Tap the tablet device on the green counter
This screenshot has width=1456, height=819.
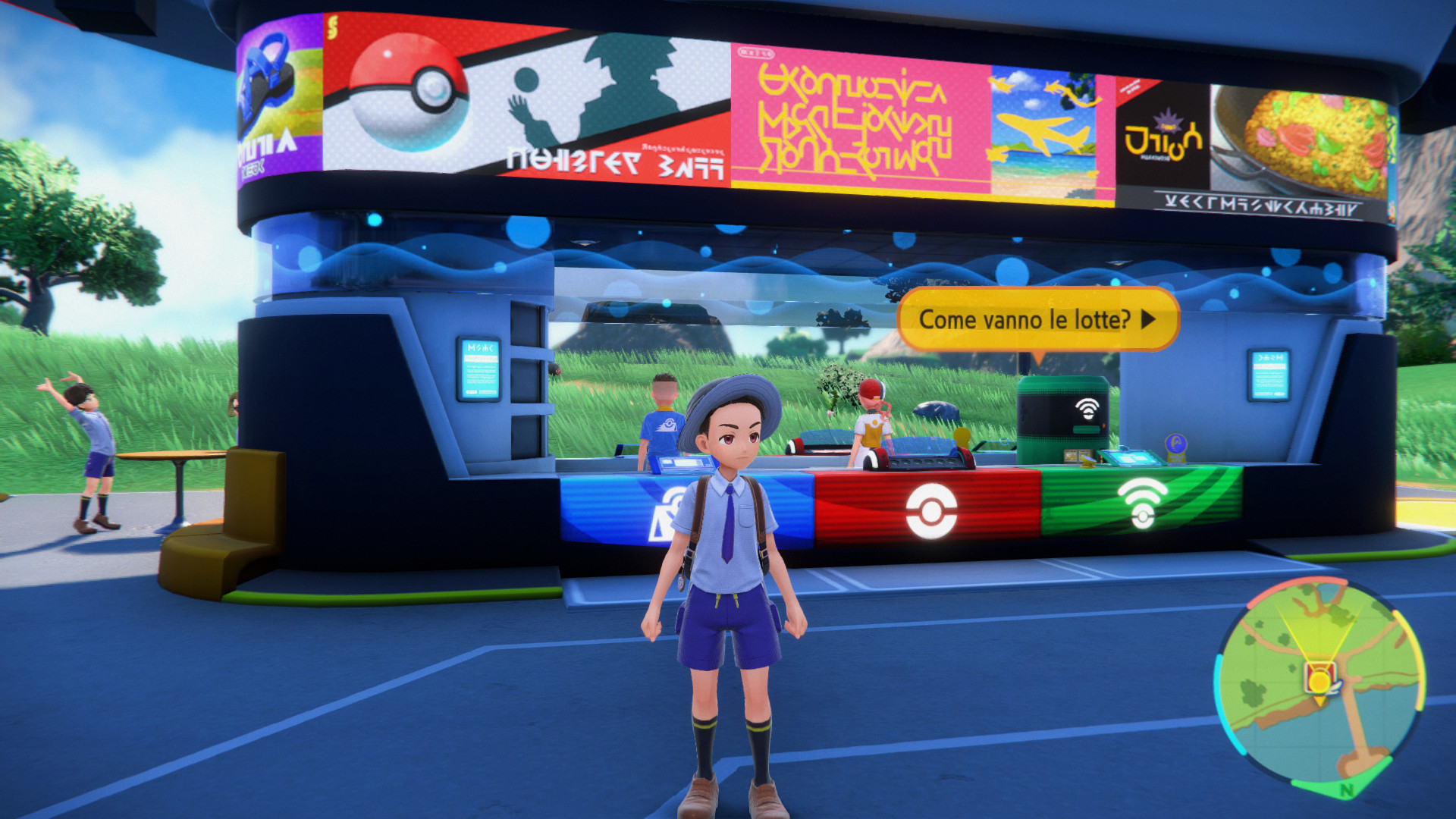tap(1130, 458)
